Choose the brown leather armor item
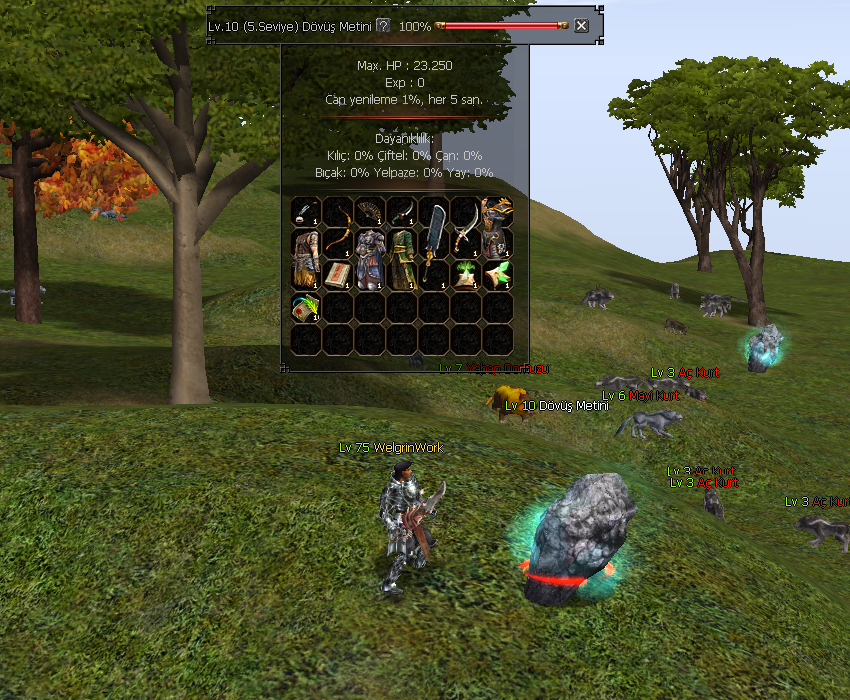The image size is (850, 700). click(x=305, y=259)
